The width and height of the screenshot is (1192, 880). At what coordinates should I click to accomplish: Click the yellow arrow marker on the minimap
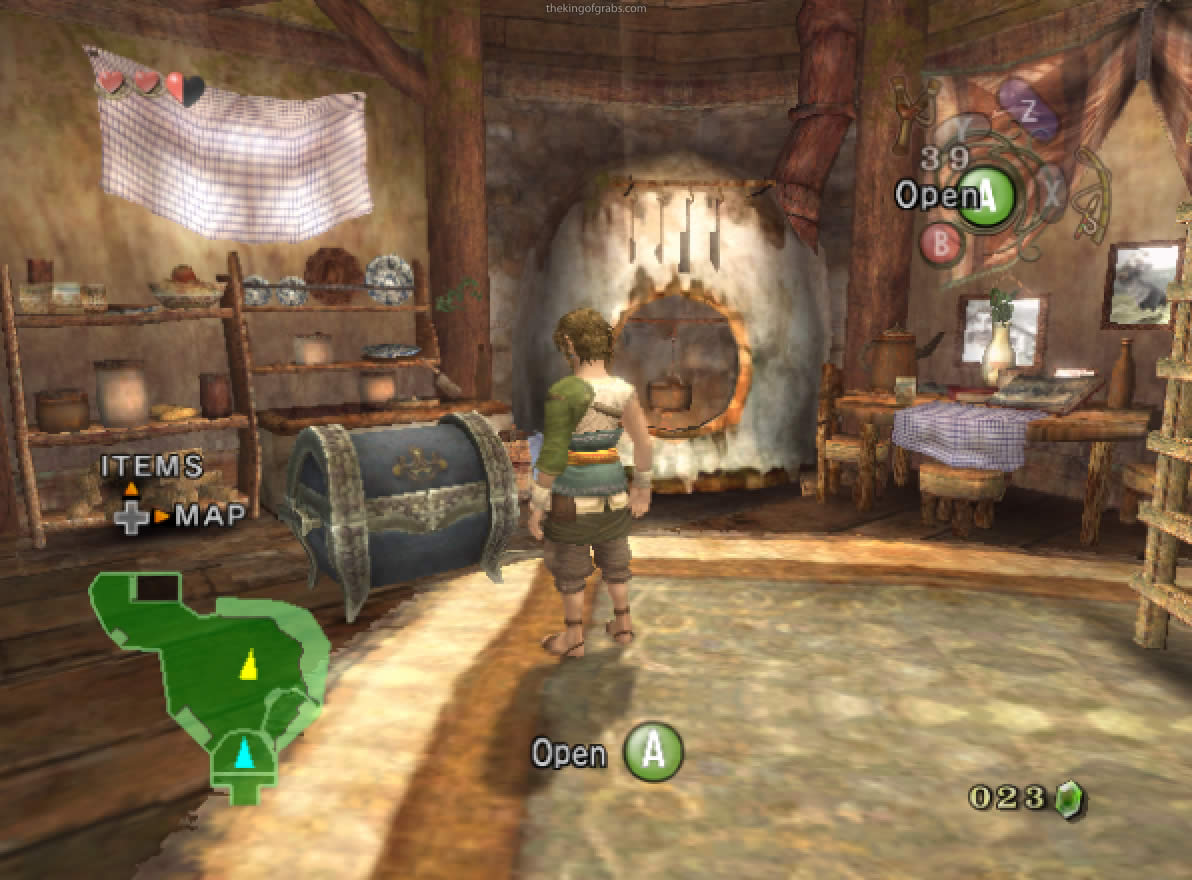pyautogui.click(x=249, y=664)
